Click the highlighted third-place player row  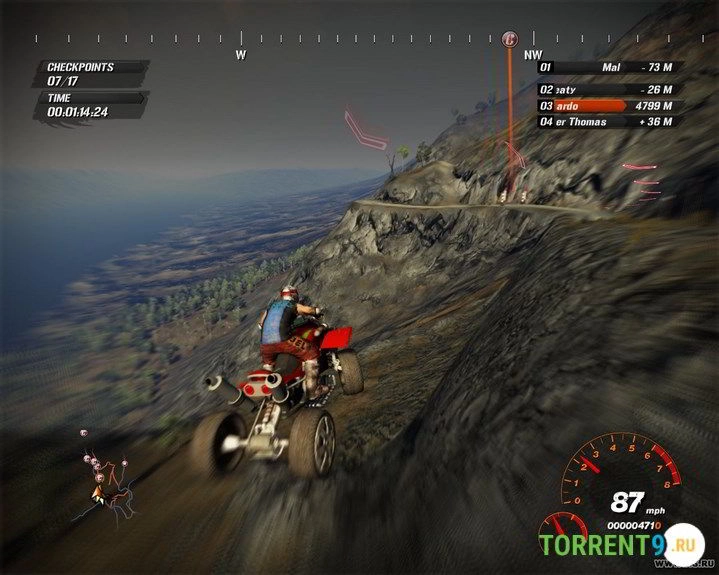[x=607, y=104]
